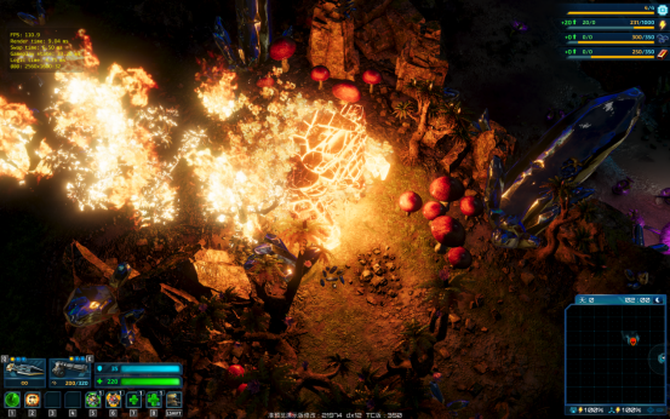670x419 pixels.
Task: Click the blue gear icon in the top-right
Action: click(x=662, y=8)
